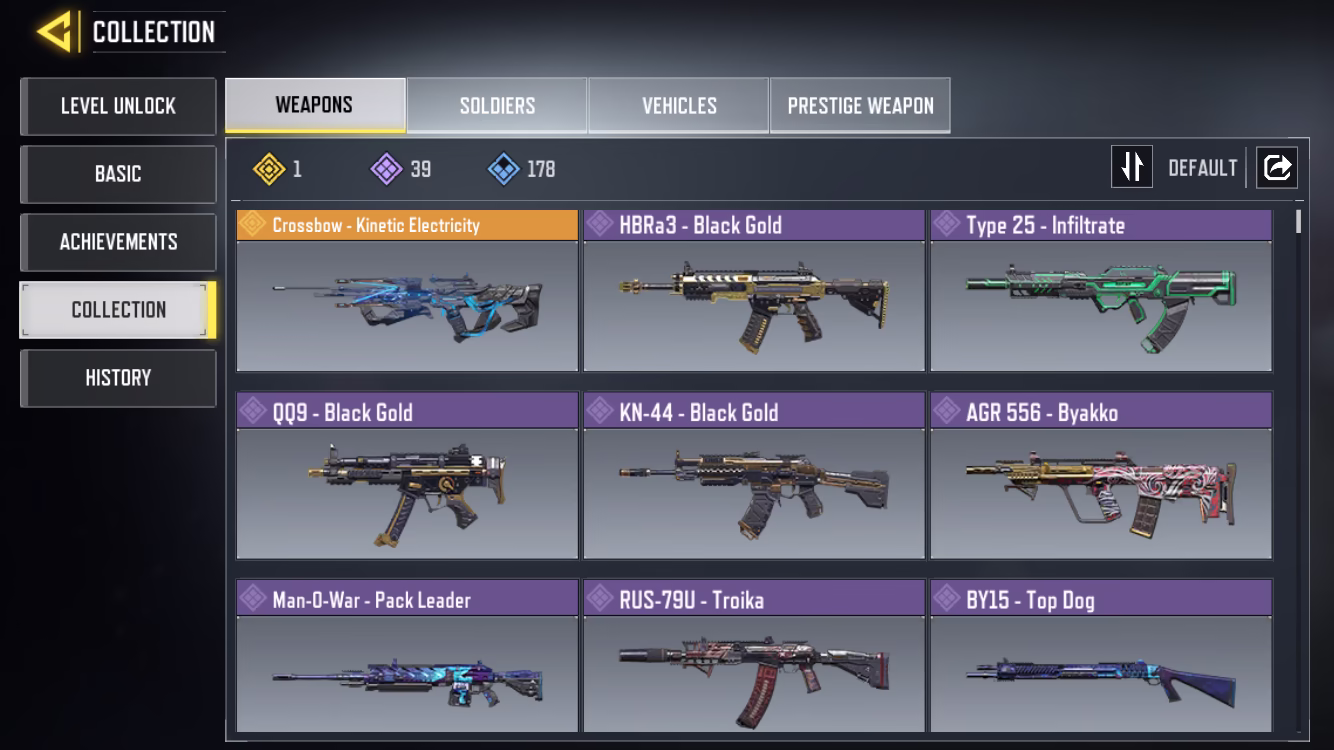Choose the AGR 556 - Byakko skin
This screenshot has width=1334, height=750.
click(x=1101, y=477)
